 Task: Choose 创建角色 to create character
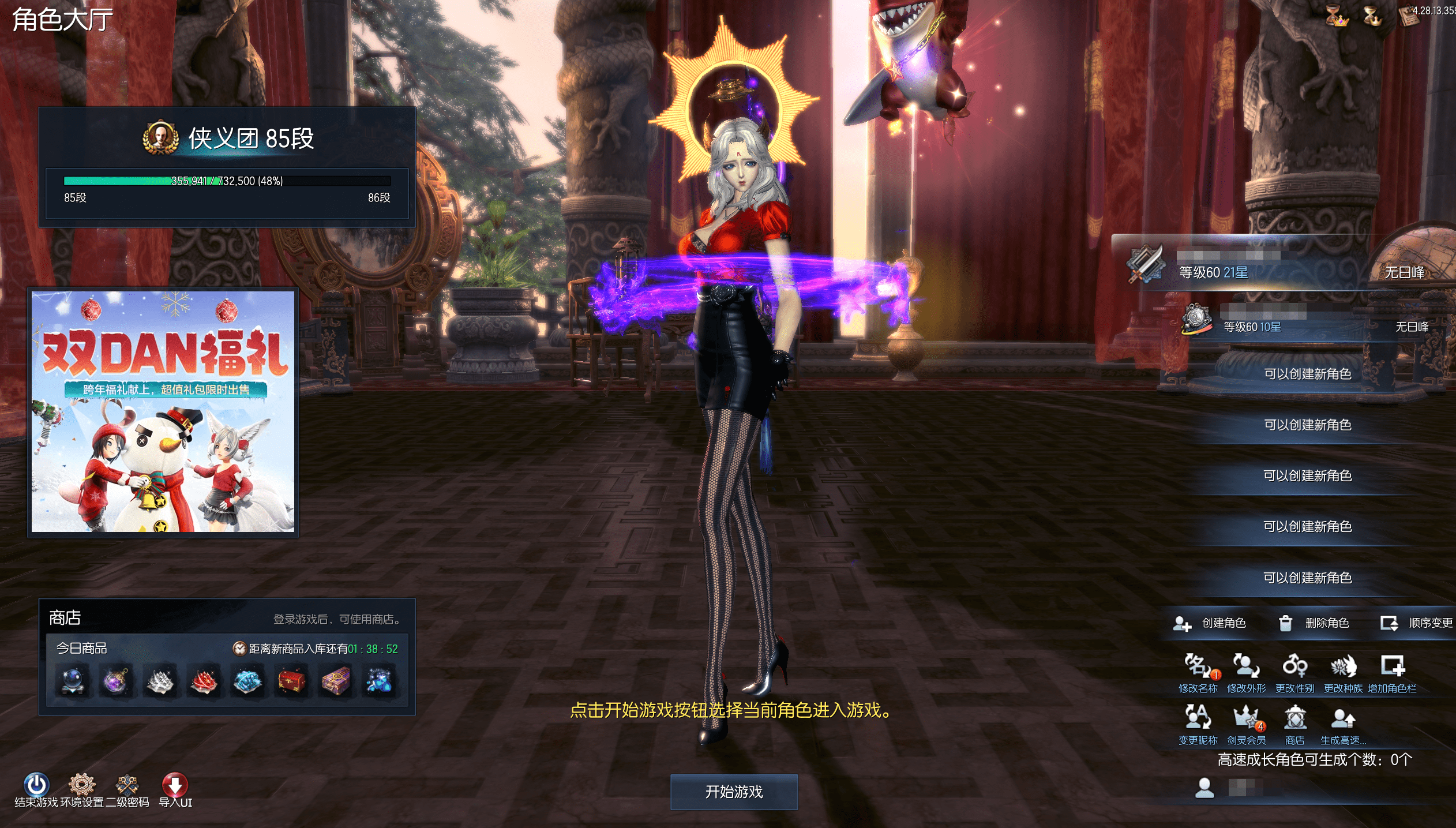tap(1210, 623)
